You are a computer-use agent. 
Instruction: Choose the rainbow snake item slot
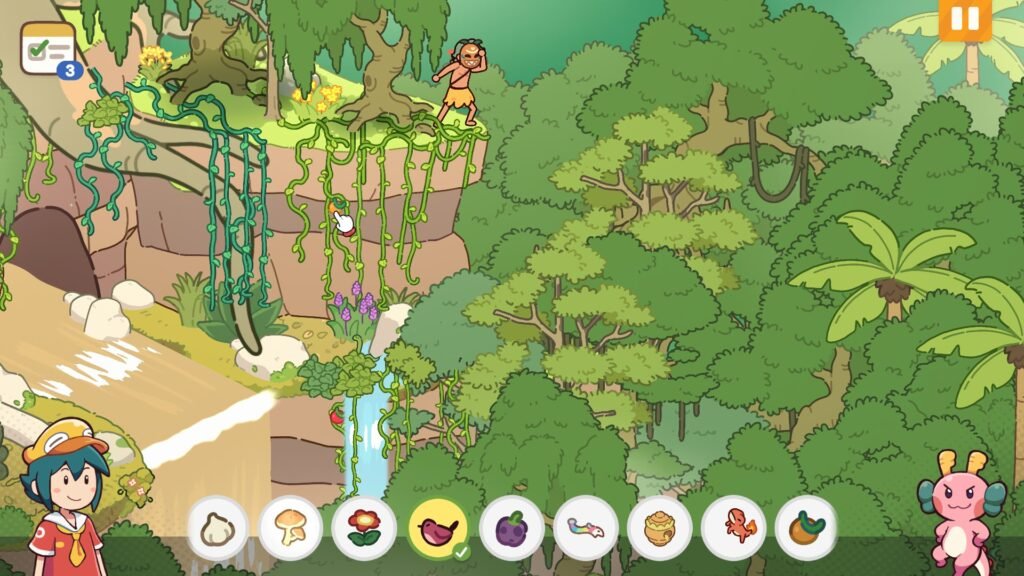click(x=586, y=528)
